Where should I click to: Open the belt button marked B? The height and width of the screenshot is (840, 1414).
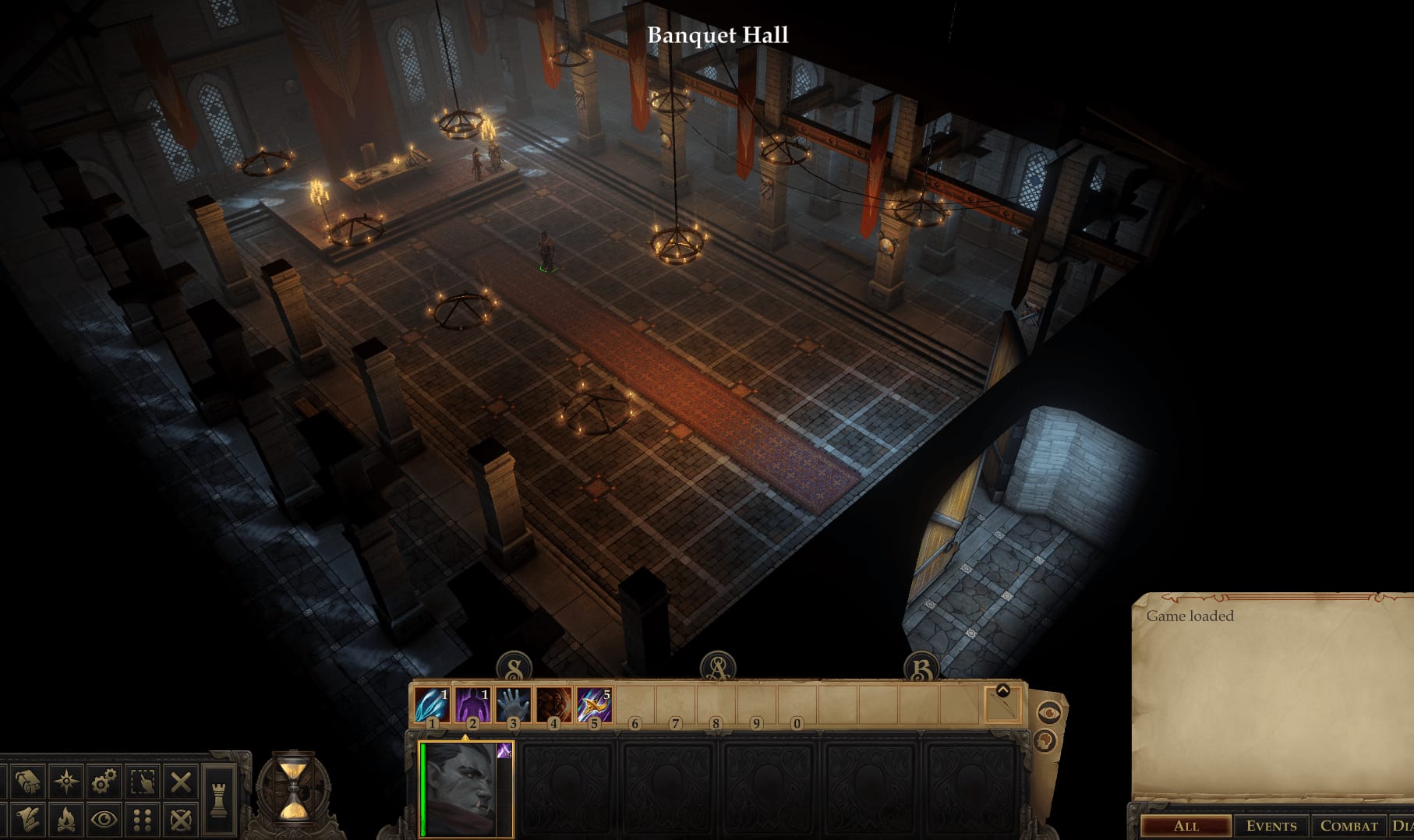[x=921, y=668]
